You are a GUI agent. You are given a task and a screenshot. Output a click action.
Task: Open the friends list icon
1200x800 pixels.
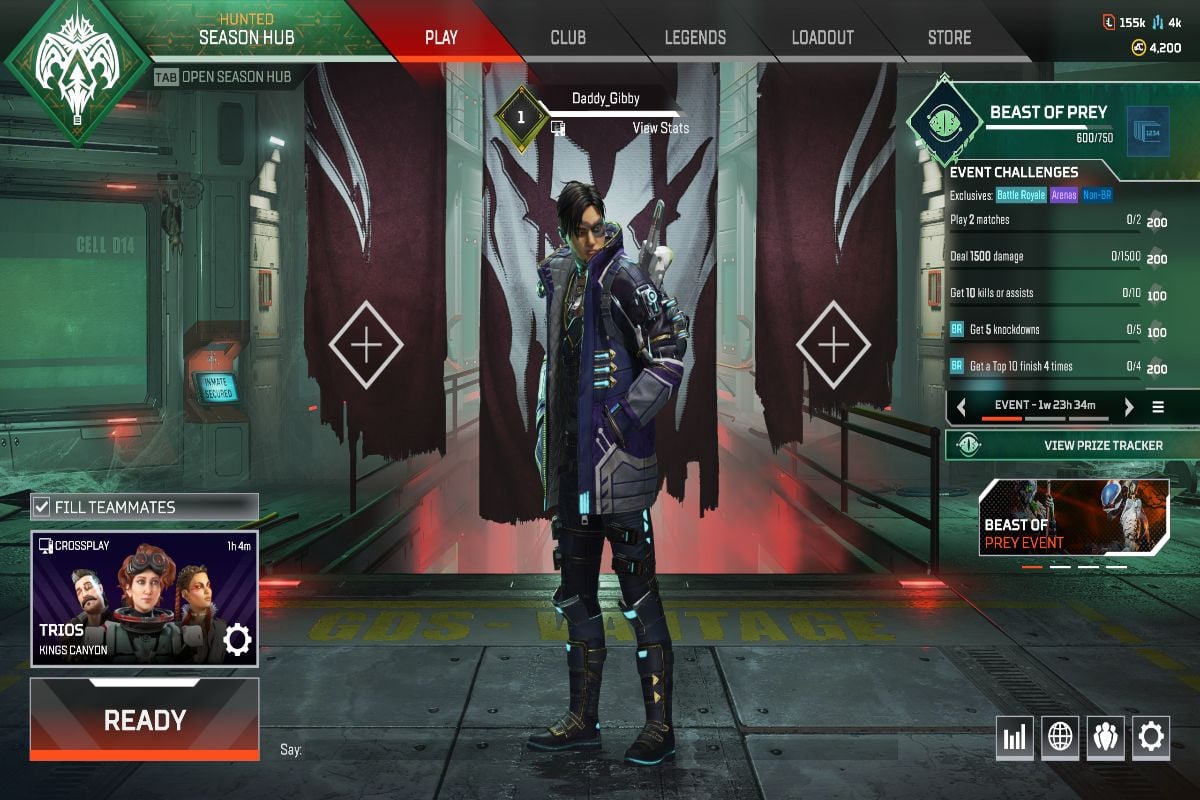tap(1105, 738)
